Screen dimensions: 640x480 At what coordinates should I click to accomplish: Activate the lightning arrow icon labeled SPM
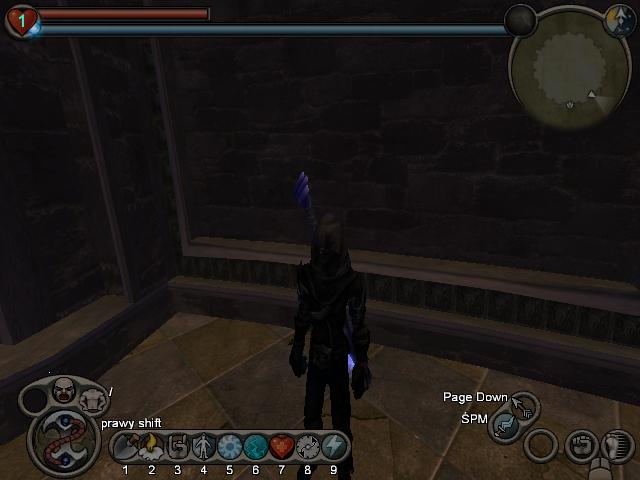505,427
